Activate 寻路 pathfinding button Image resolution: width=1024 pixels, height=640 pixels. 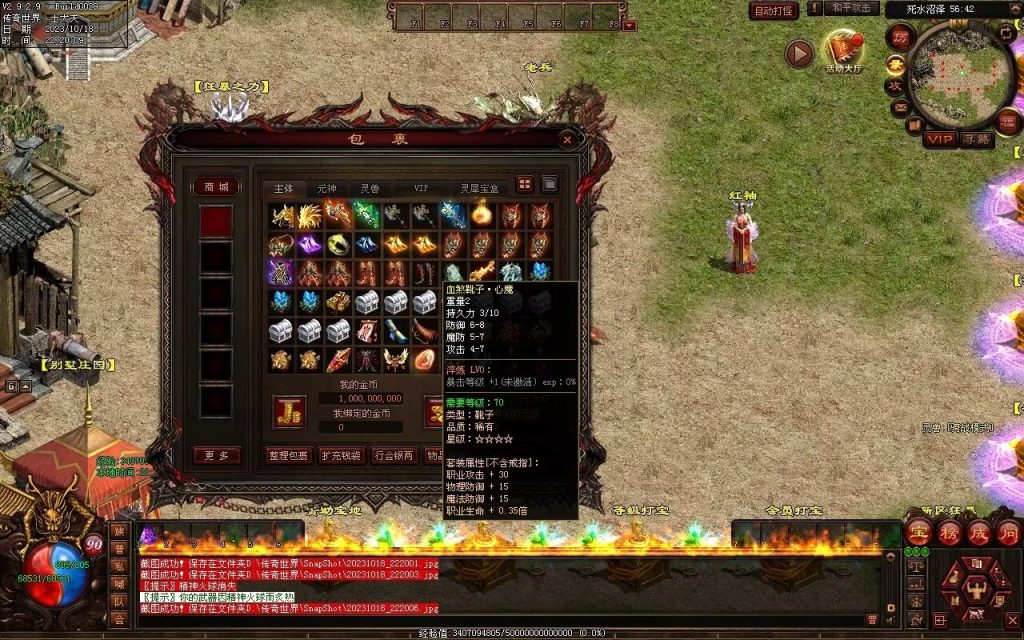tap(976, 139)
